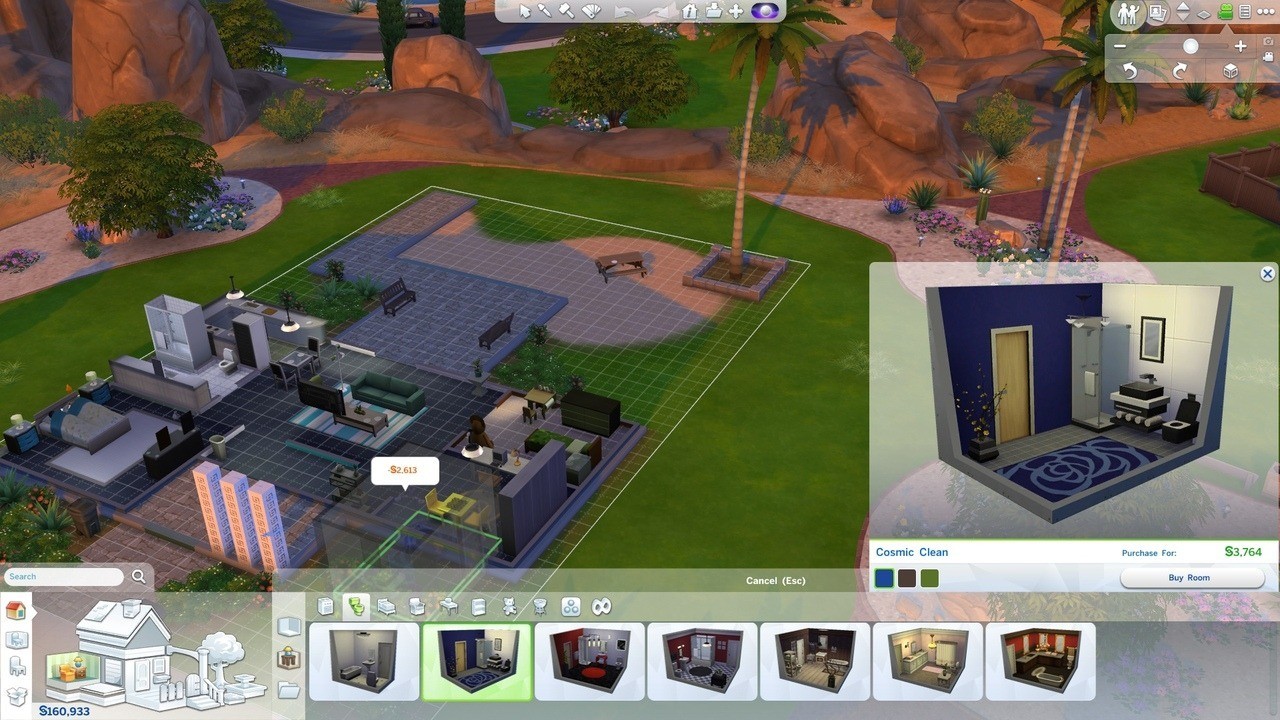Expand the lot info stacked-photos panel
1280x720 pixels.
click(1158, 13)
